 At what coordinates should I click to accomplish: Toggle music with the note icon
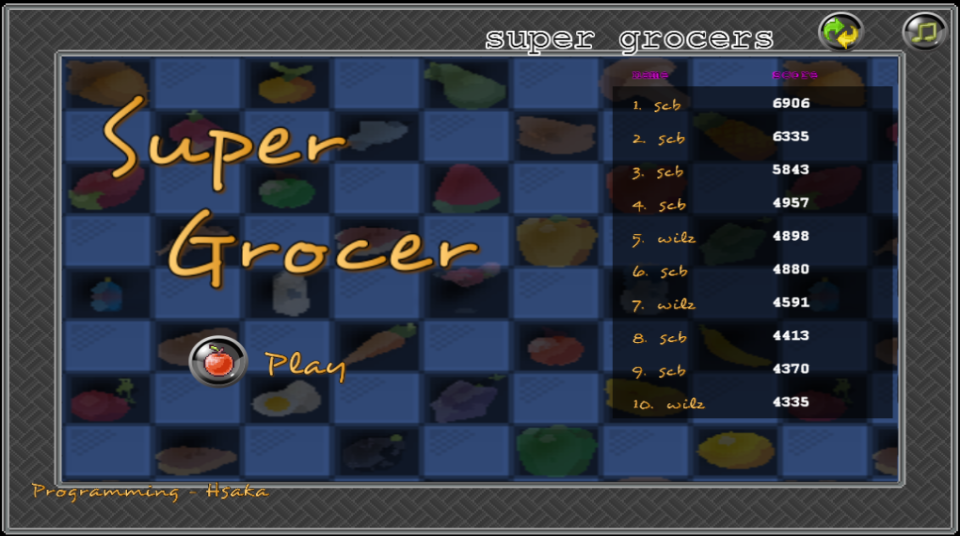(x=924, y=32)
